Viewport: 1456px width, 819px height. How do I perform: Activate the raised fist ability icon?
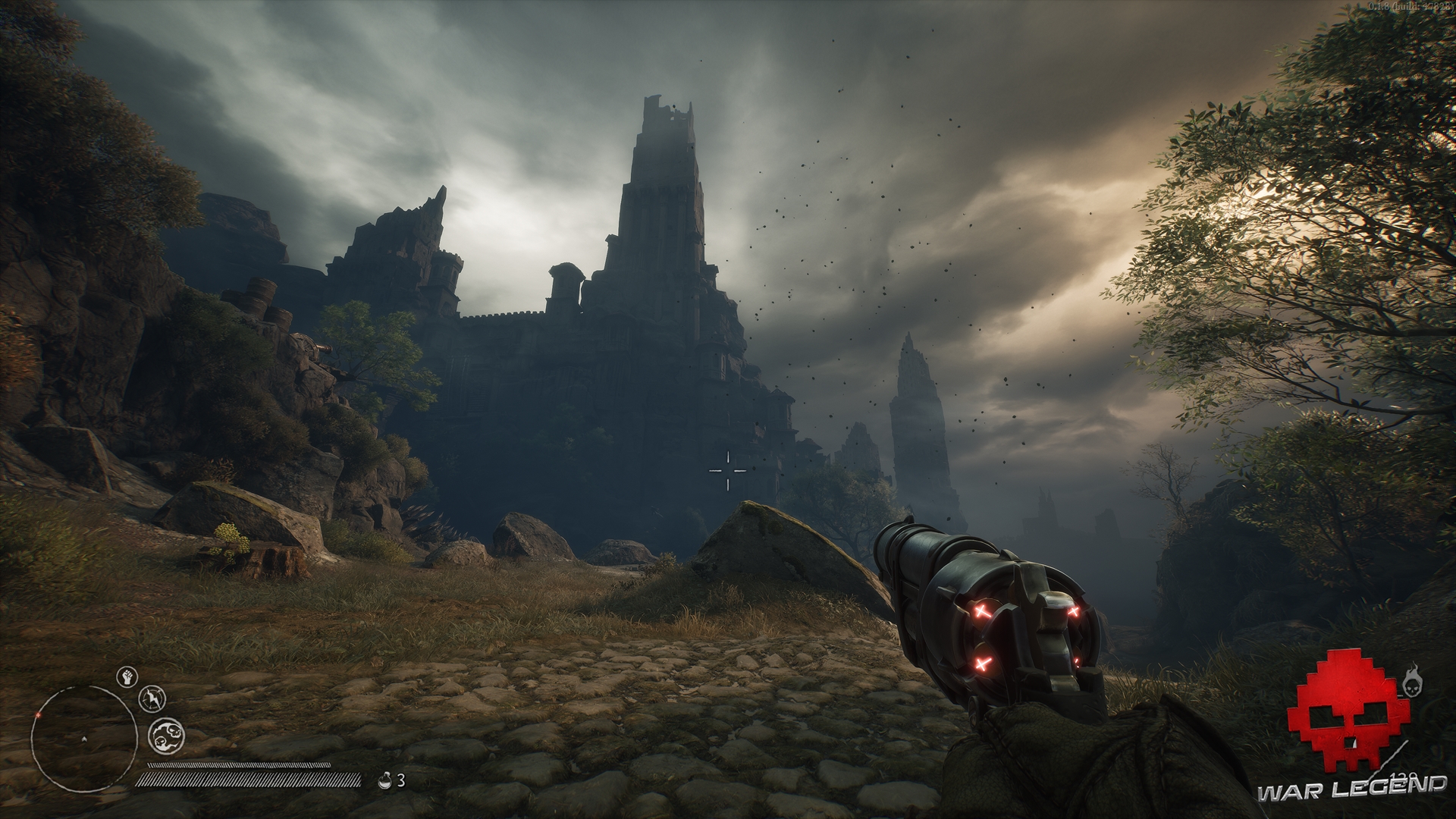pos(127,676)
